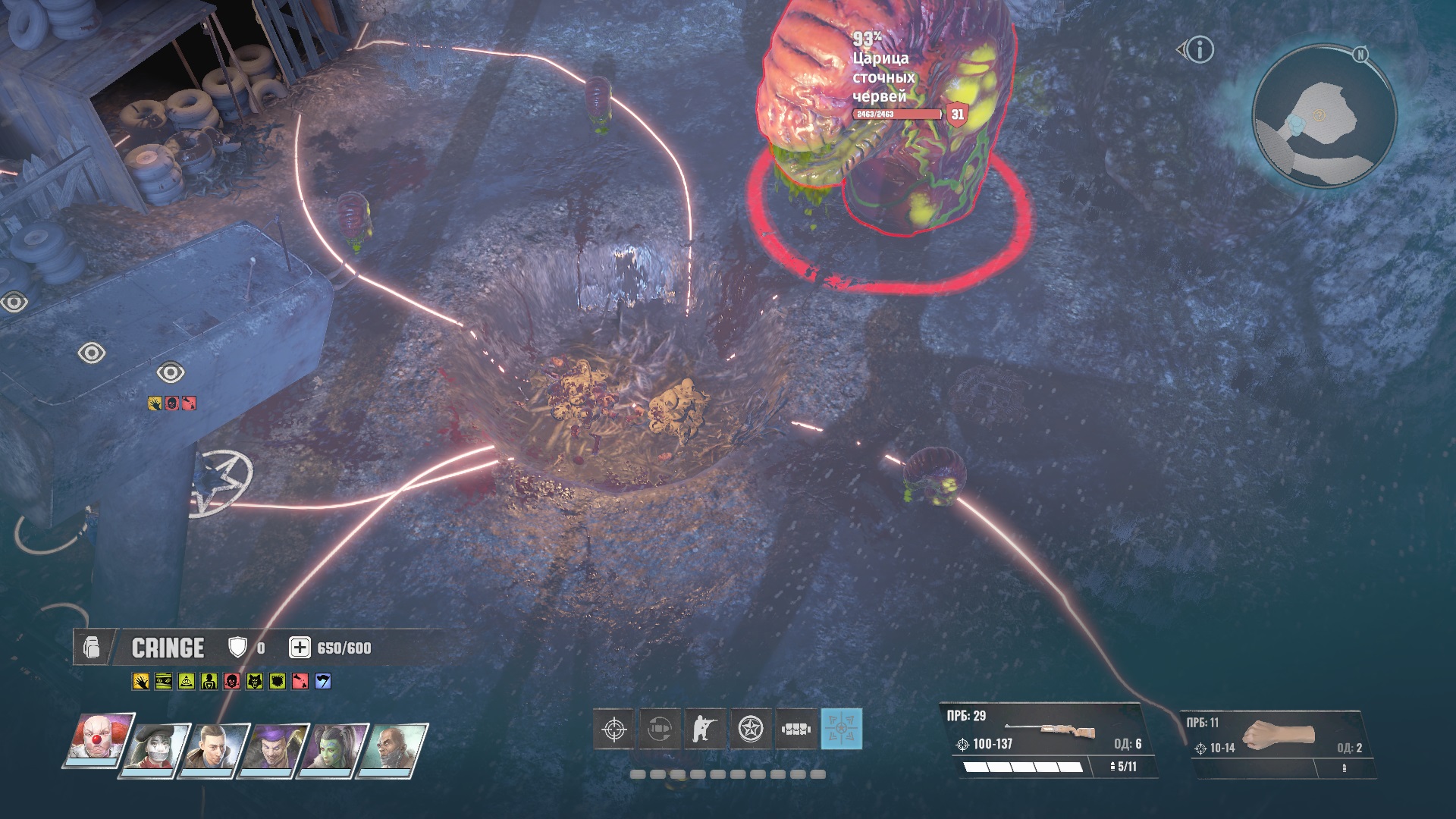The image size is (1456, 819).
Task: Use the kneeling rifleman ability
Action: tap(705, 730)
